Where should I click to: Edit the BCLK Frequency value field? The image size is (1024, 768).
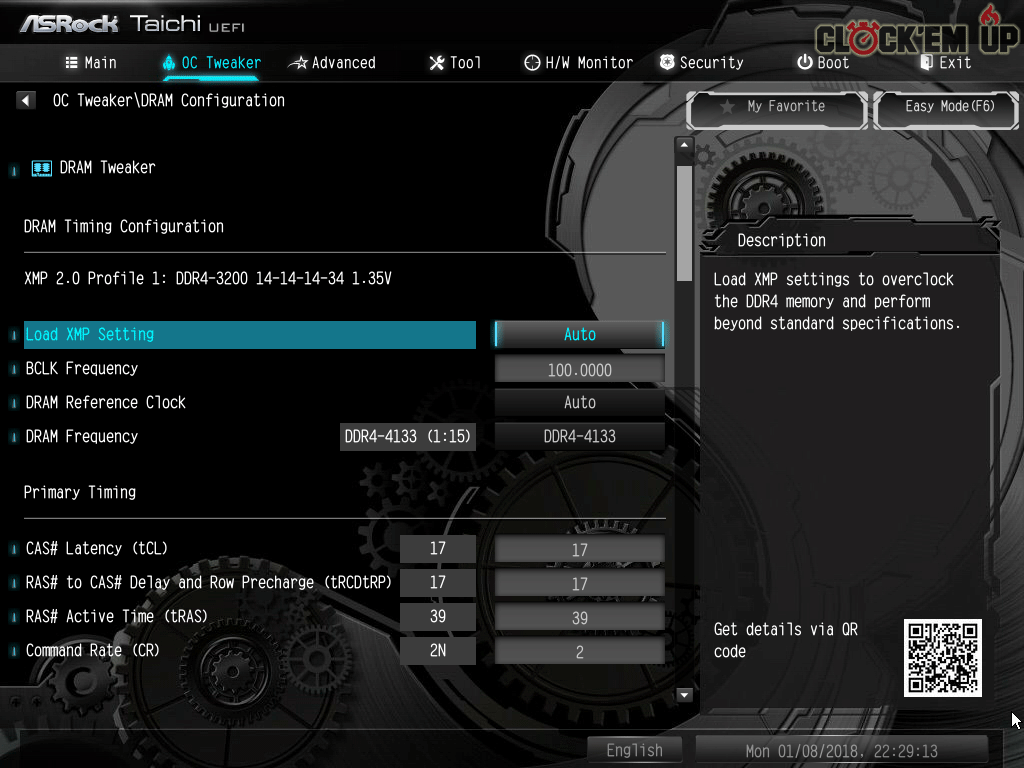[579, 370]
